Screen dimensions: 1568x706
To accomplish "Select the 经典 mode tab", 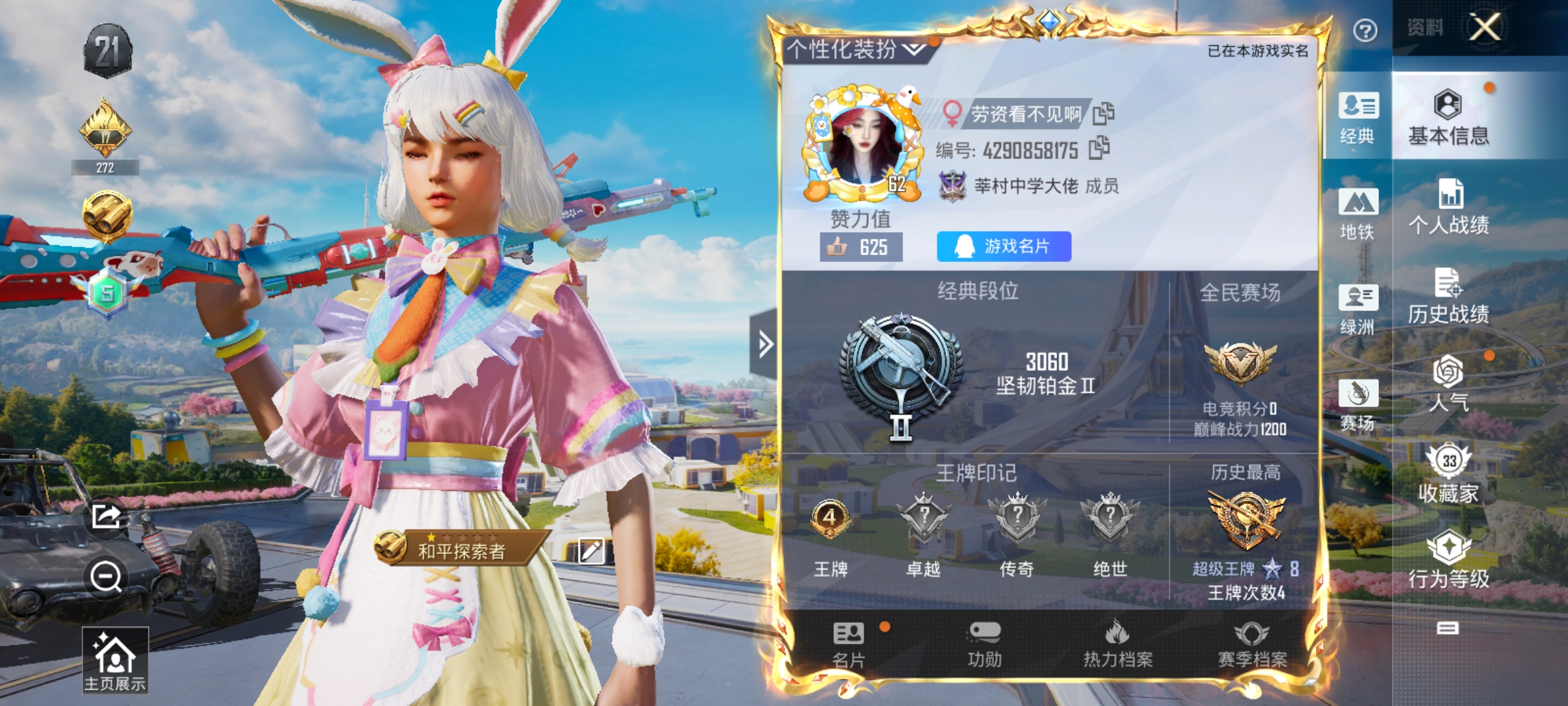I will coord(1358,118).
